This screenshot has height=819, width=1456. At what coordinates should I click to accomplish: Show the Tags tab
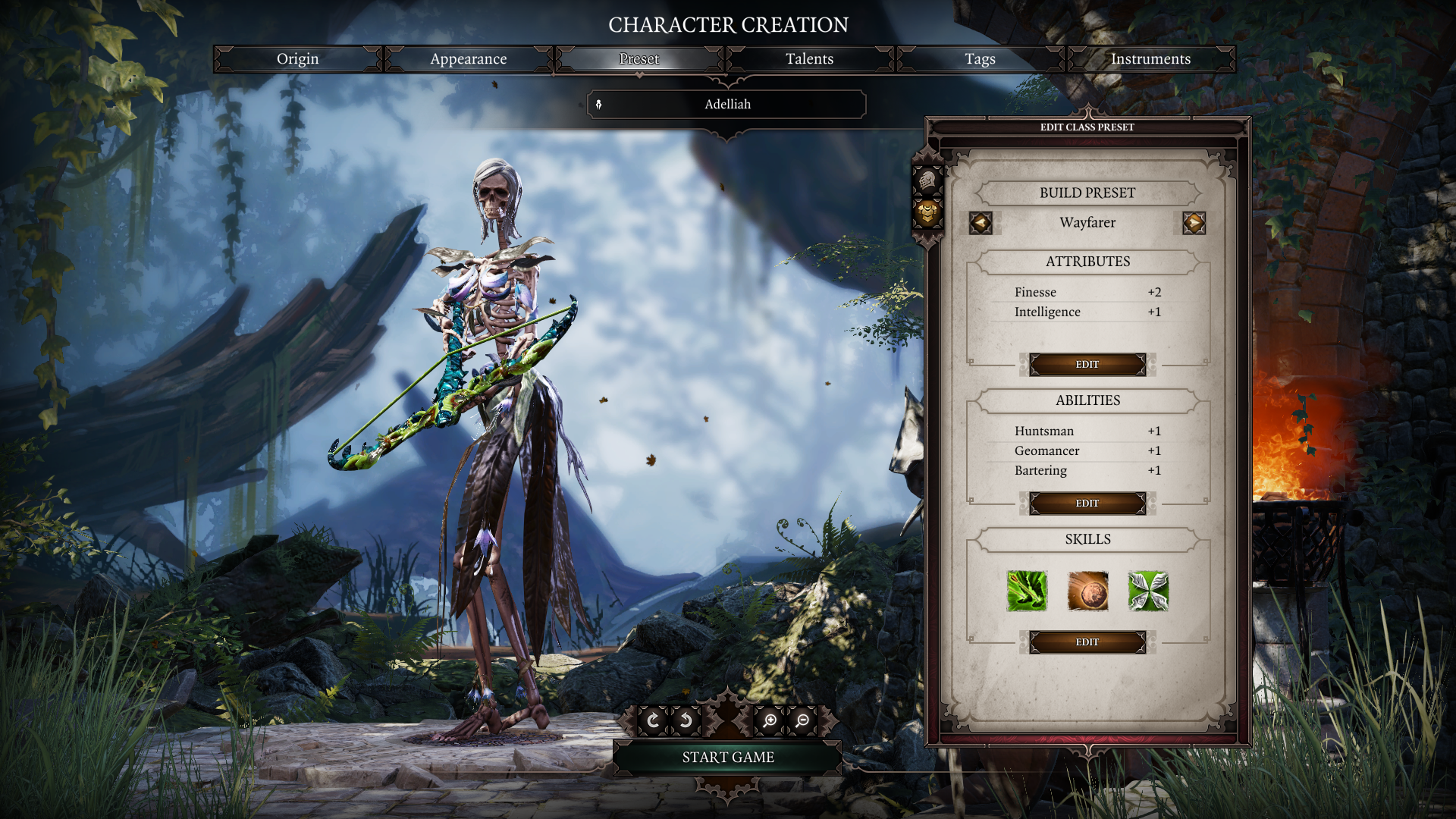[x=980, y=59]
